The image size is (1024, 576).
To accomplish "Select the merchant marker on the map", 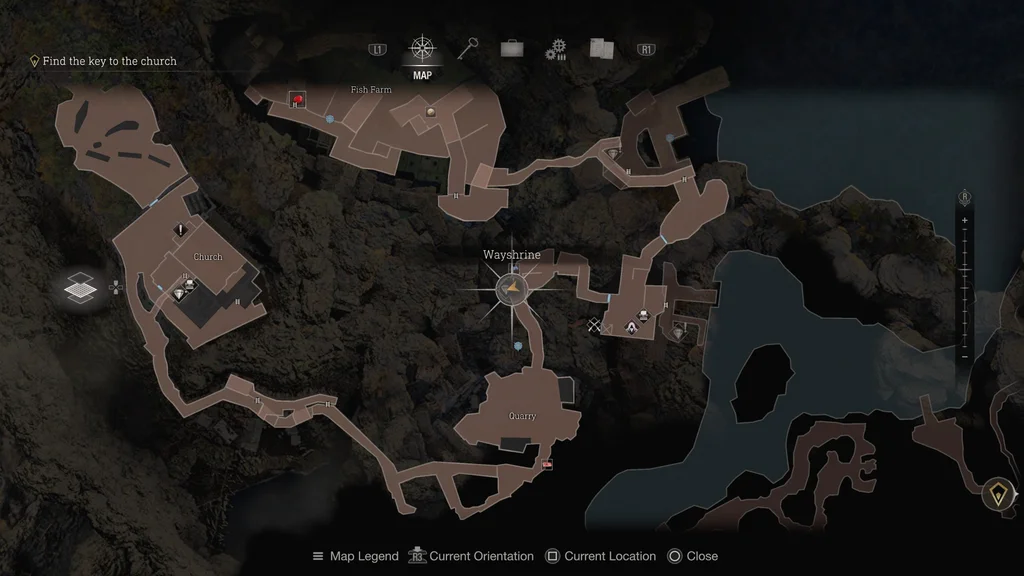I will click(632, 326).
